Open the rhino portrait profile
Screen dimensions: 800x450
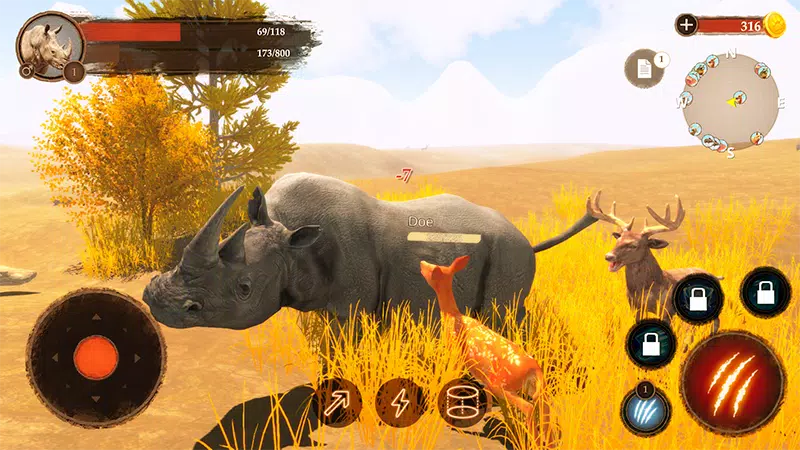(x=50, y=45)
